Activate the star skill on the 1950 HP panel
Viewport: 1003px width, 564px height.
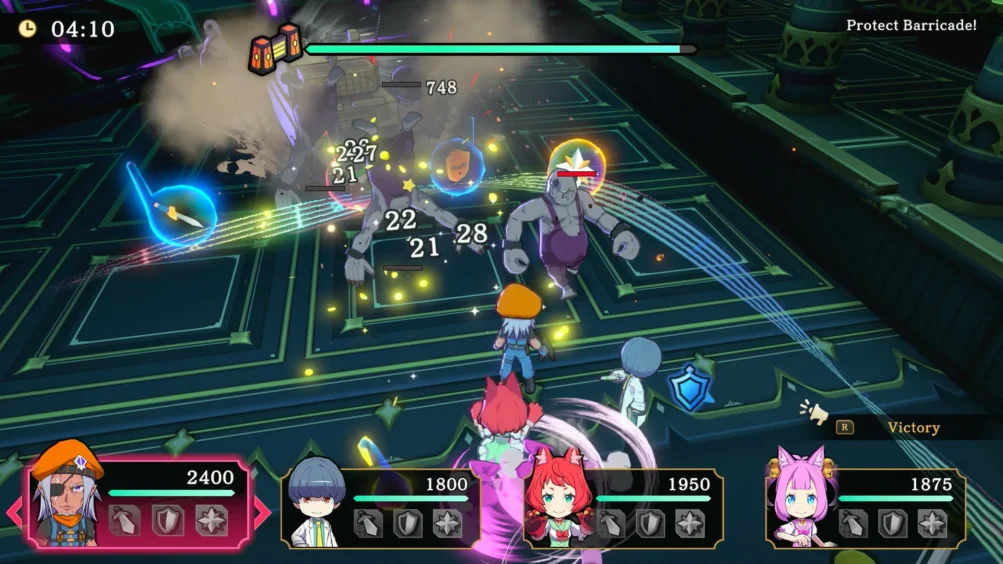pos(690,523)
